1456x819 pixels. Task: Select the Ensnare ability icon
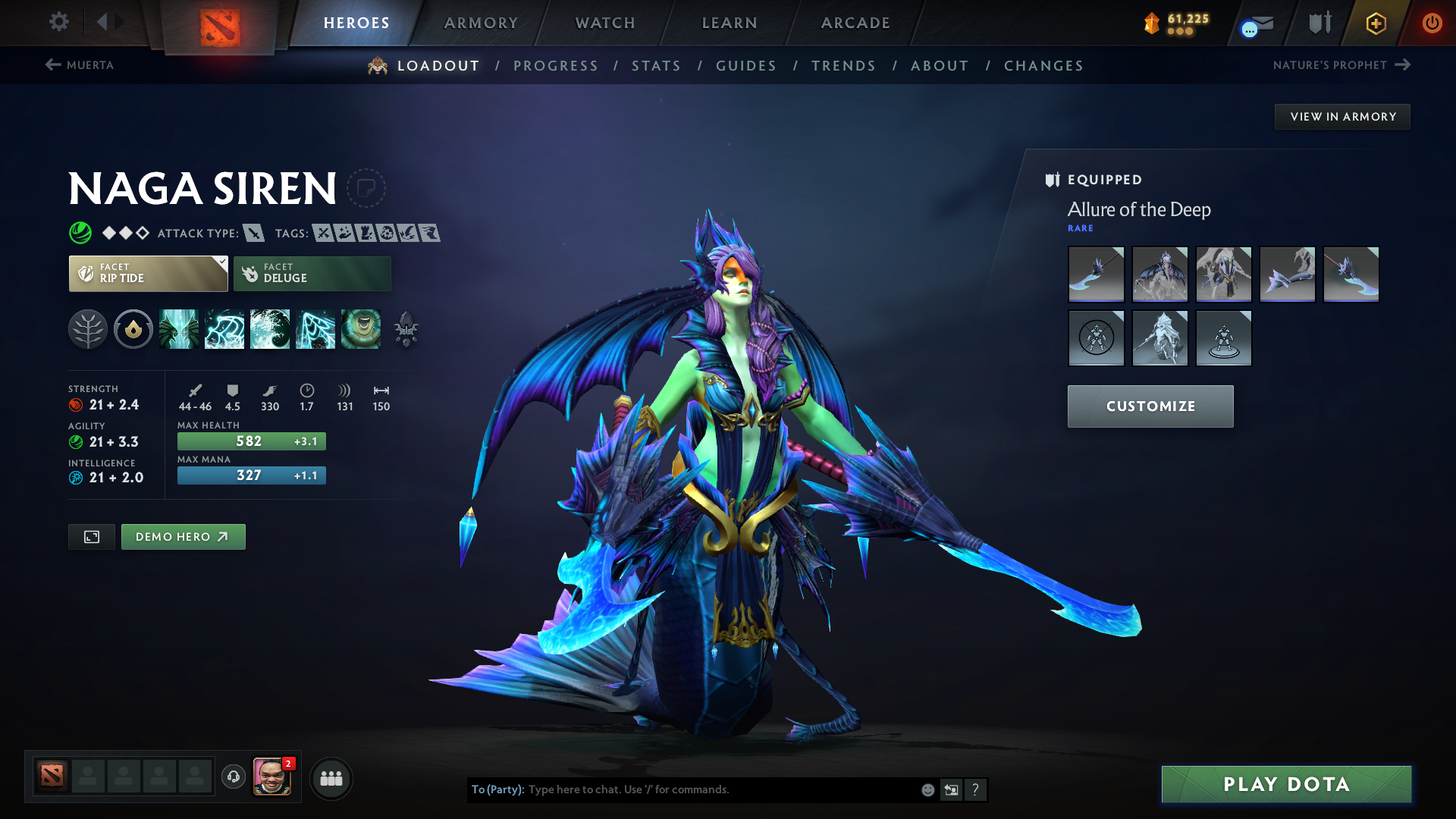[x=225, y=329]
